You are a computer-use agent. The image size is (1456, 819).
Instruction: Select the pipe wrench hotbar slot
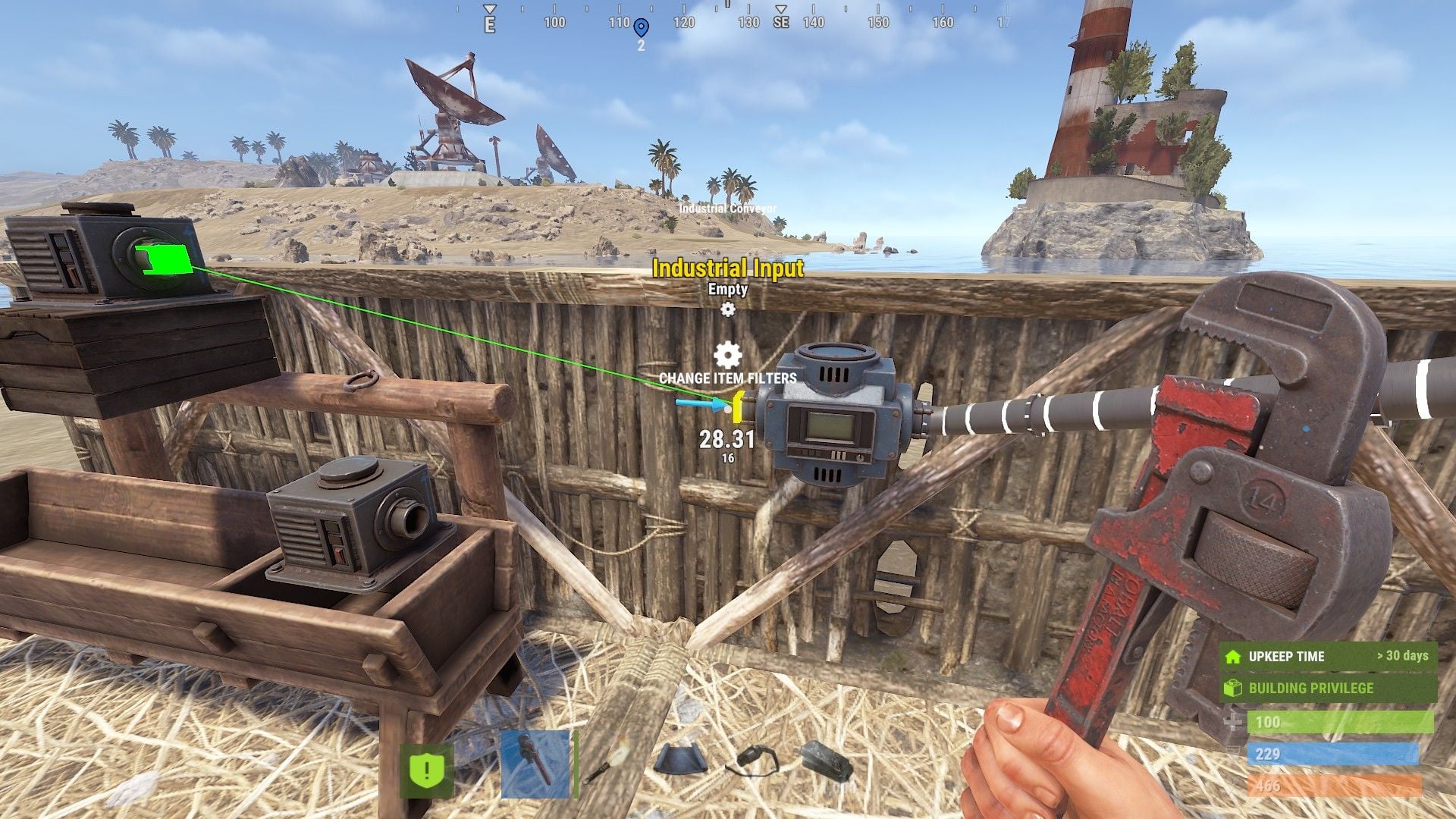(535, 764)
